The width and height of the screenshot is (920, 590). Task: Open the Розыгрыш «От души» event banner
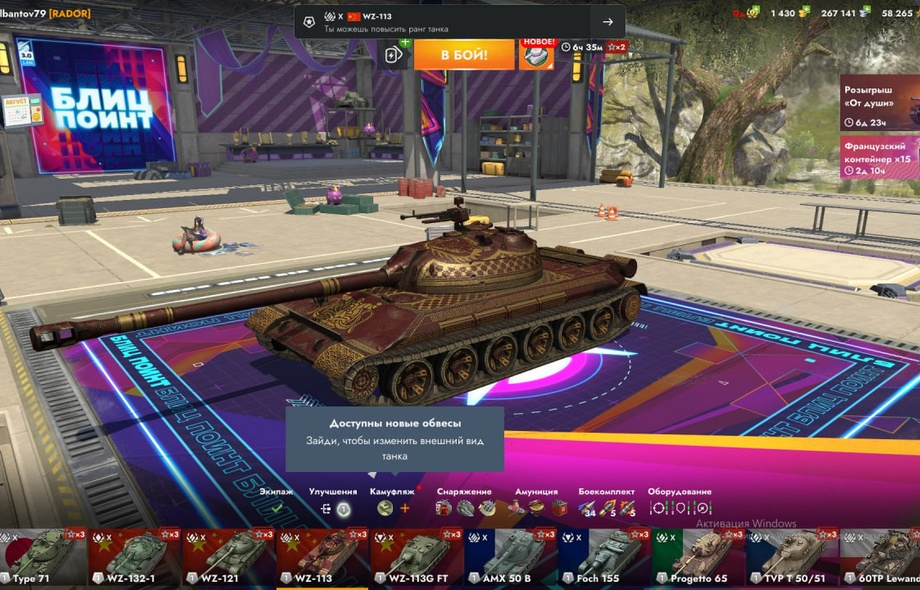point(879,103)
